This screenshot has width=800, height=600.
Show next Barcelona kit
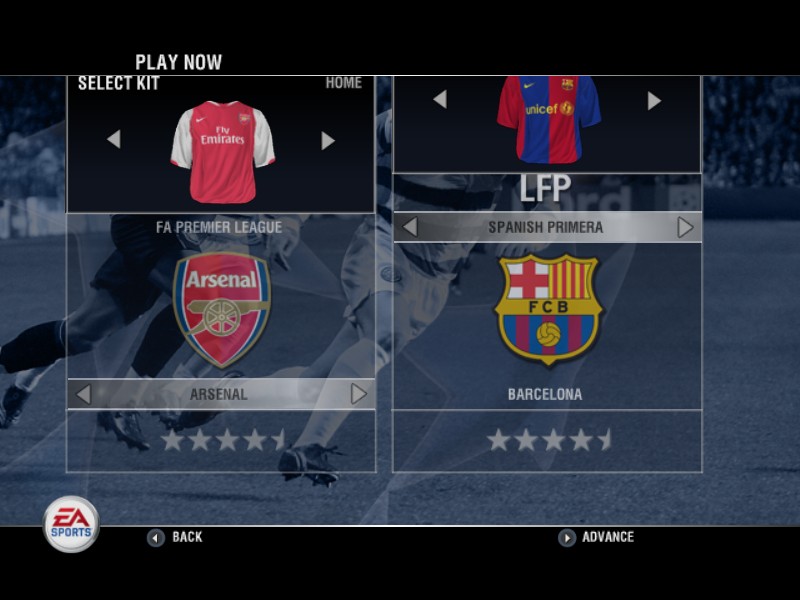tap(654, 100)
